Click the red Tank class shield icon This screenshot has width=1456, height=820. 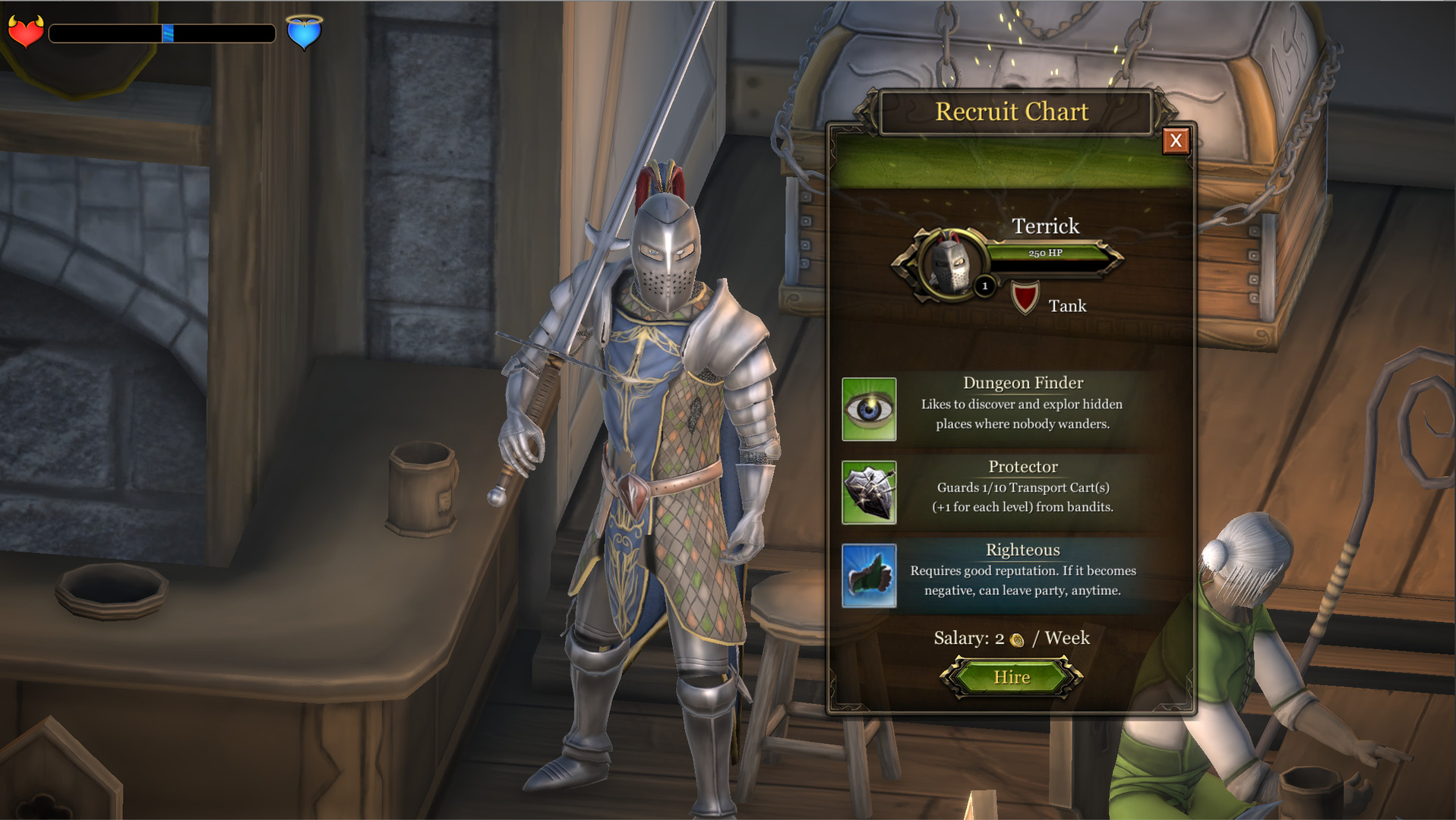coord(1025,295)
